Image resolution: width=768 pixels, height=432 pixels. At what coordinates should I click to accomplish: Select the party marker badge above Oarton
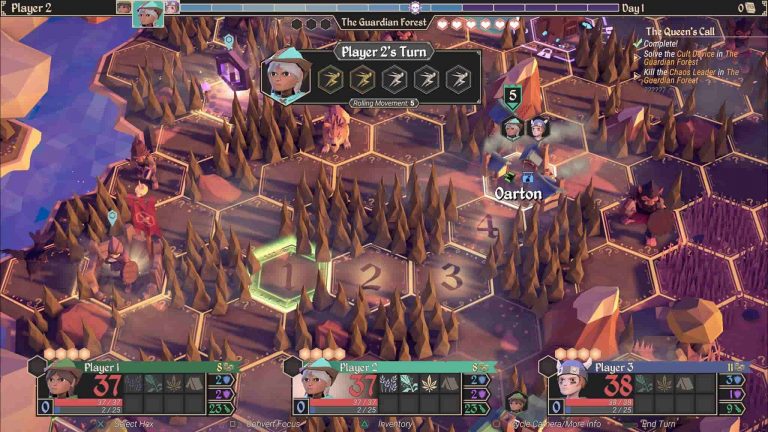[512, 97]
